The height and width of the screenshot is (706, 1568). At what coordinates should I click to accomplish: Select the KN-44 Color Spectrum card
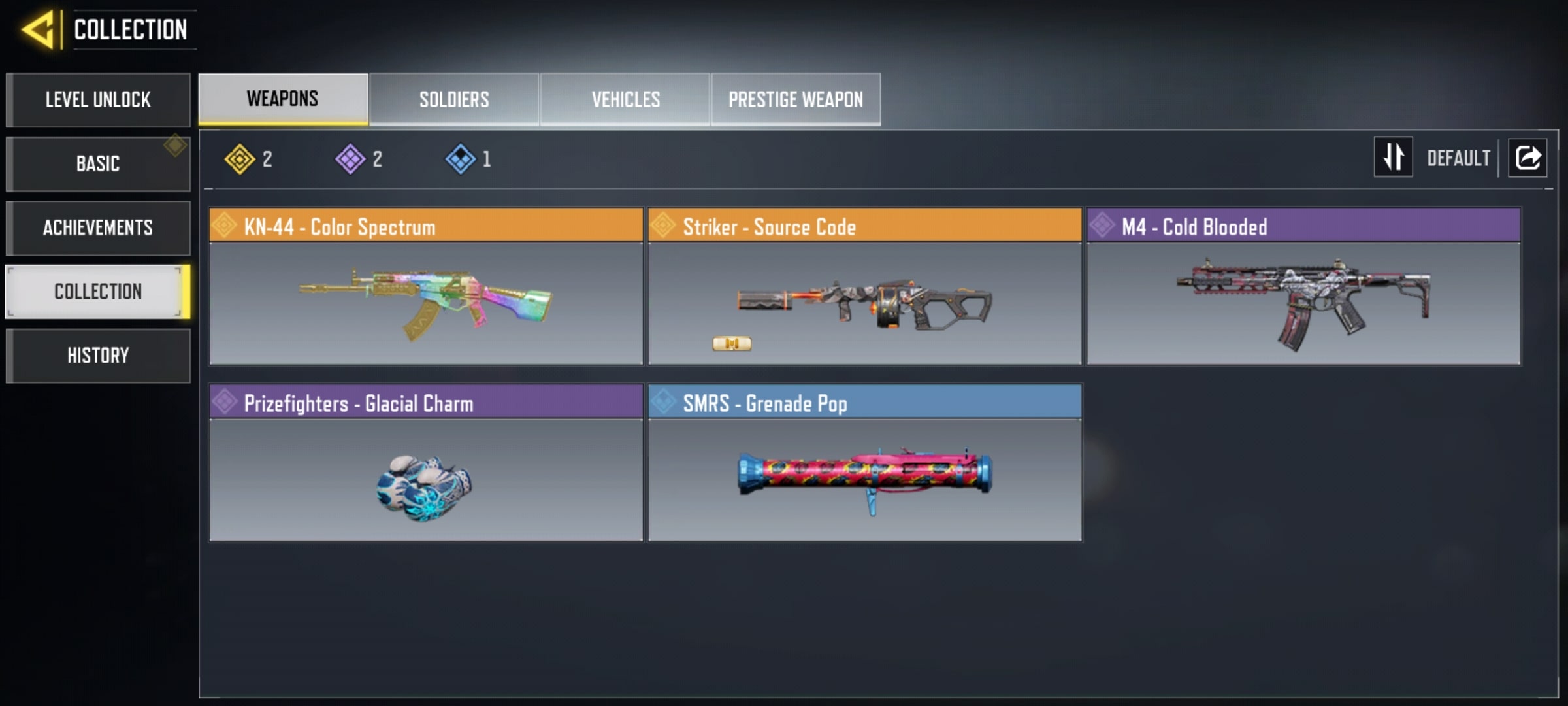click(x=426, y=286)
